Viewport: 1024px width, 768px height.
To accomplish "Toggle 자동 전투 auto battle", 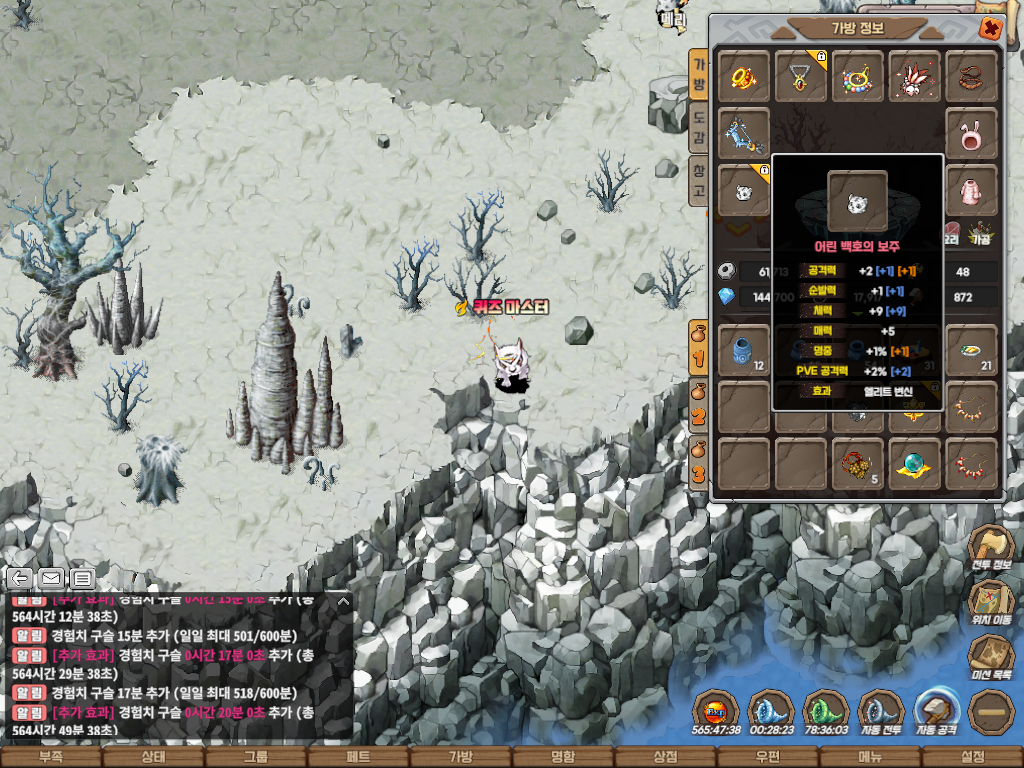I will [880, 713].
